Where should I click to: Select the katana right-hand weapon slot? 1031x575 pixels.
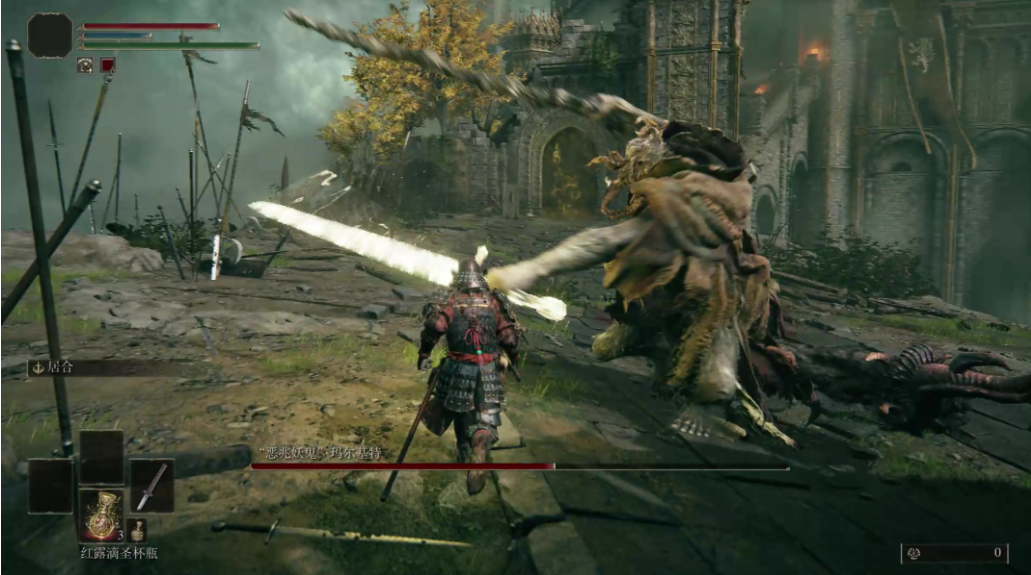[x=151, y=485]
